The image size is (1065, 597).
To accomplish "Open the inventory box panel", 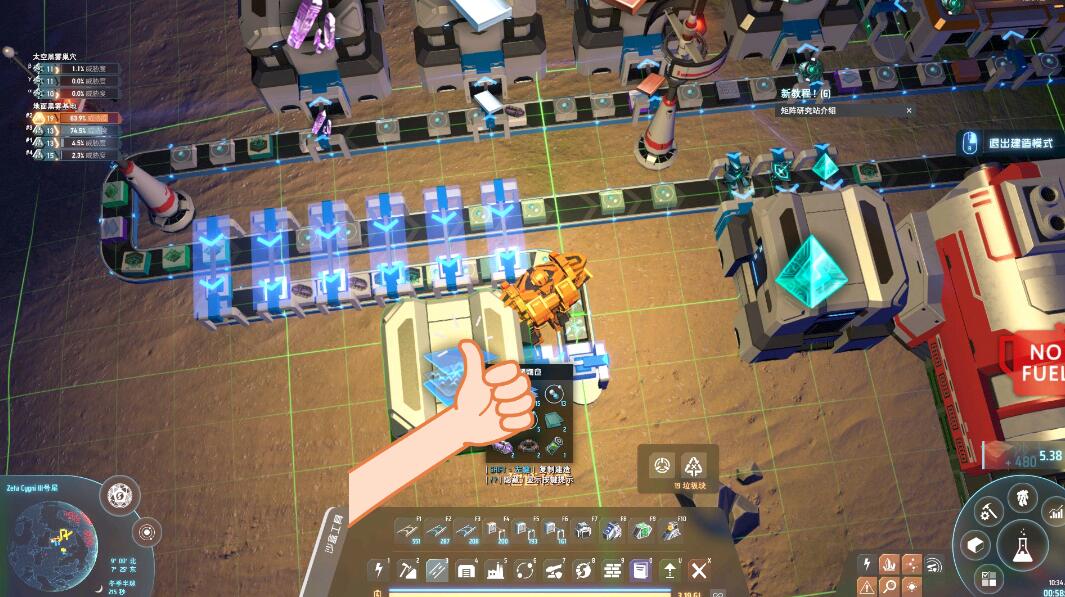I will coord(975,545).
